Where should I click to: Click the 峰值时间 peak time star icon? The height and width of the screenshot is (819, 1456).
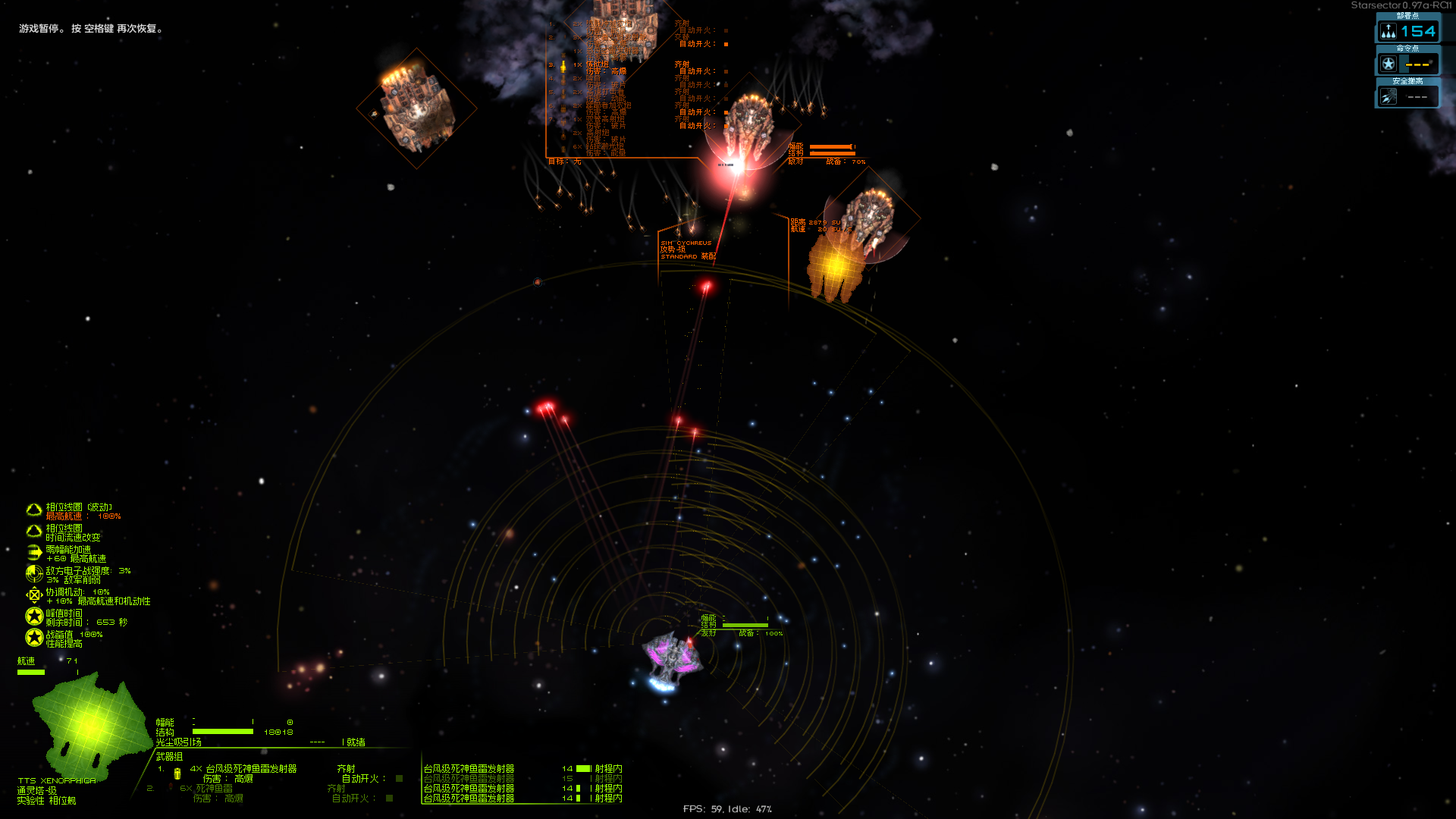34,617
